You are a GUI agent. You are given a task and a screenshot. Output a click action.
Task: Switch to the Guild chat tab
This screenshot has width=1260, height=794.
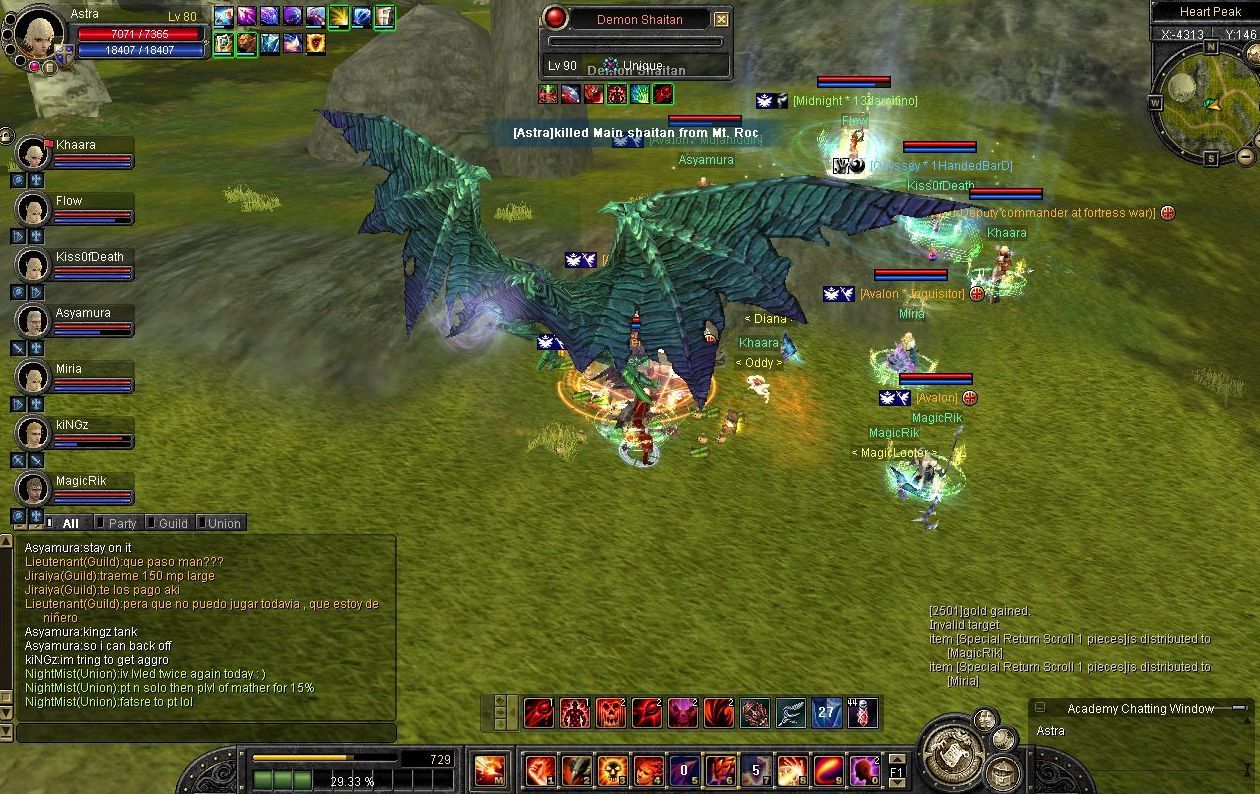(x=172, y=523)
